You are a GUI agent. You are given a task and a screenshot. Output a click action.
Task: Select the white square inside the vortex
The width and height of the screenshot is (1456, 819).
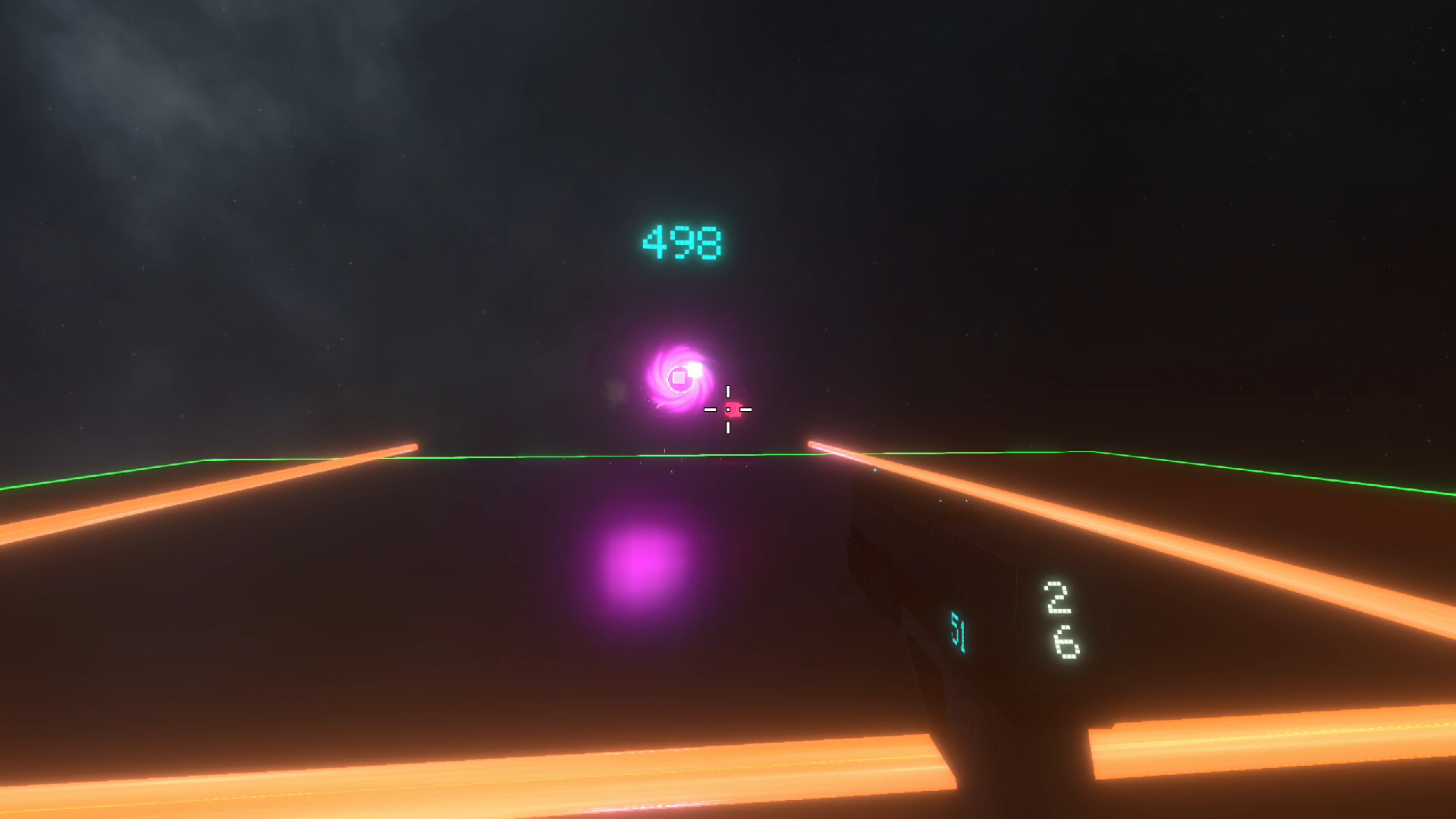point(679,376)
